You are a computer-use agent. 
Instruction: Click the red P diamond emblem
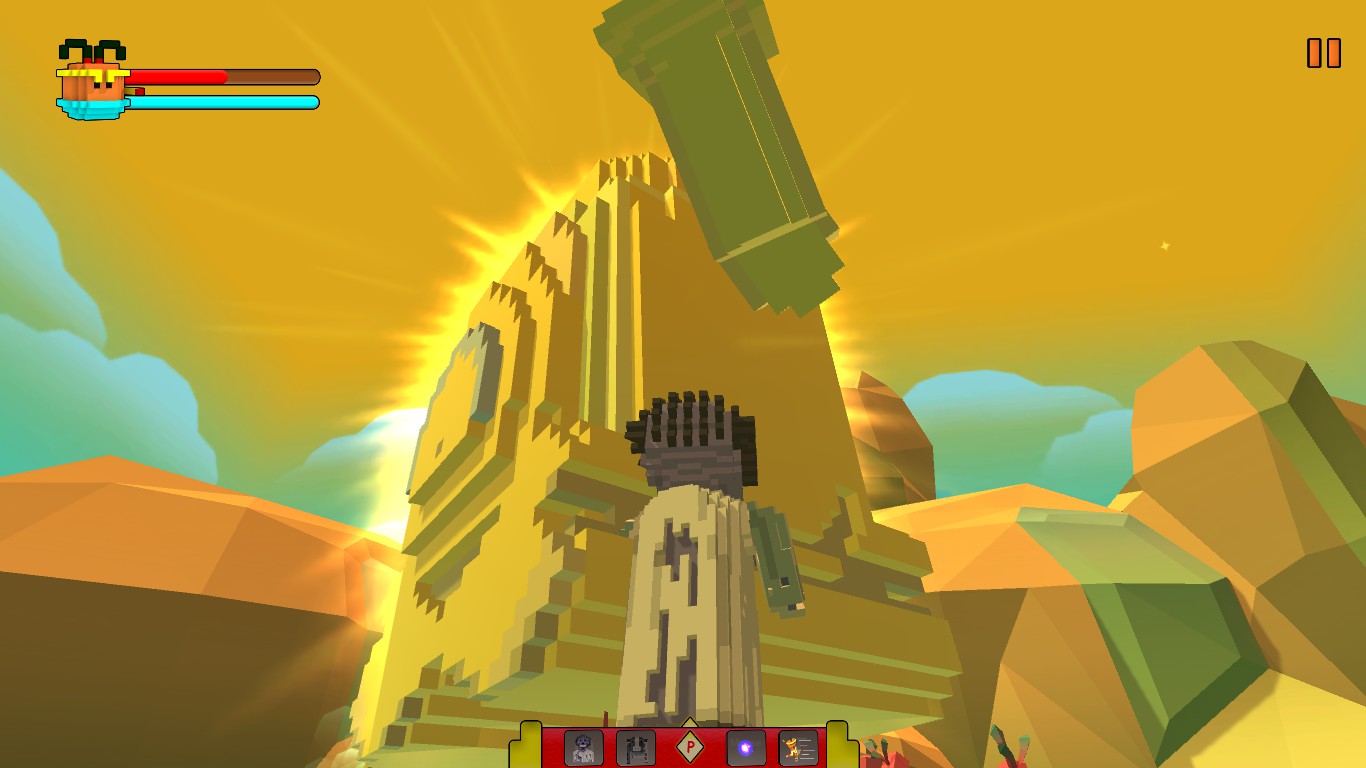point(690,749)
